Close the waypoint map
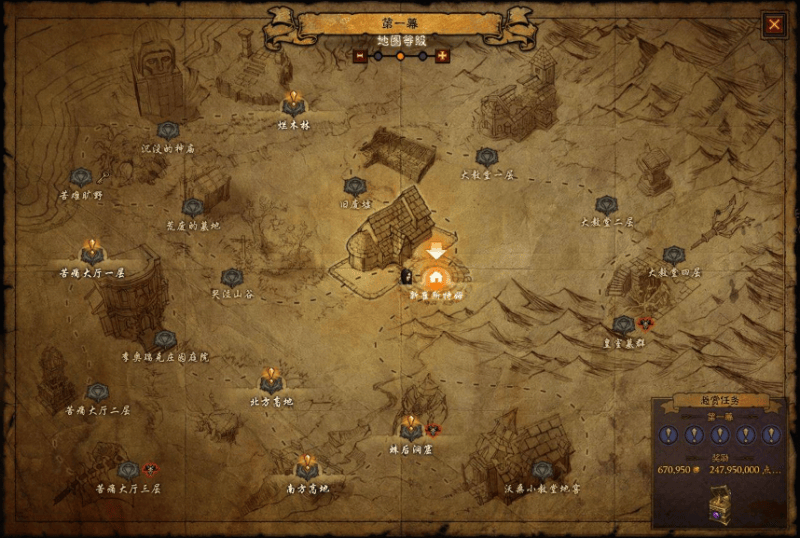Viewport: 800px width, 538px height. 774,24
